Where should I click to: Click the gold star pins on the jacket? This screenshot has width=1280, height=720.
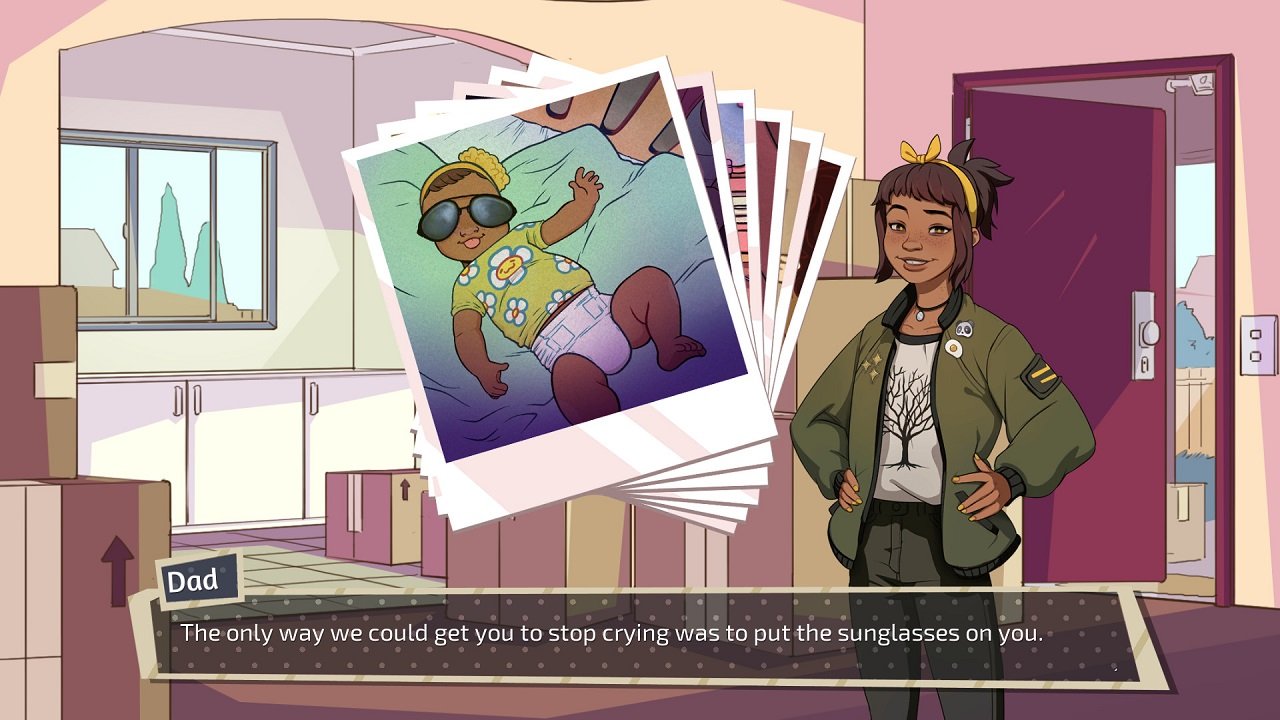pyautogui.click(x=872, y=367)
